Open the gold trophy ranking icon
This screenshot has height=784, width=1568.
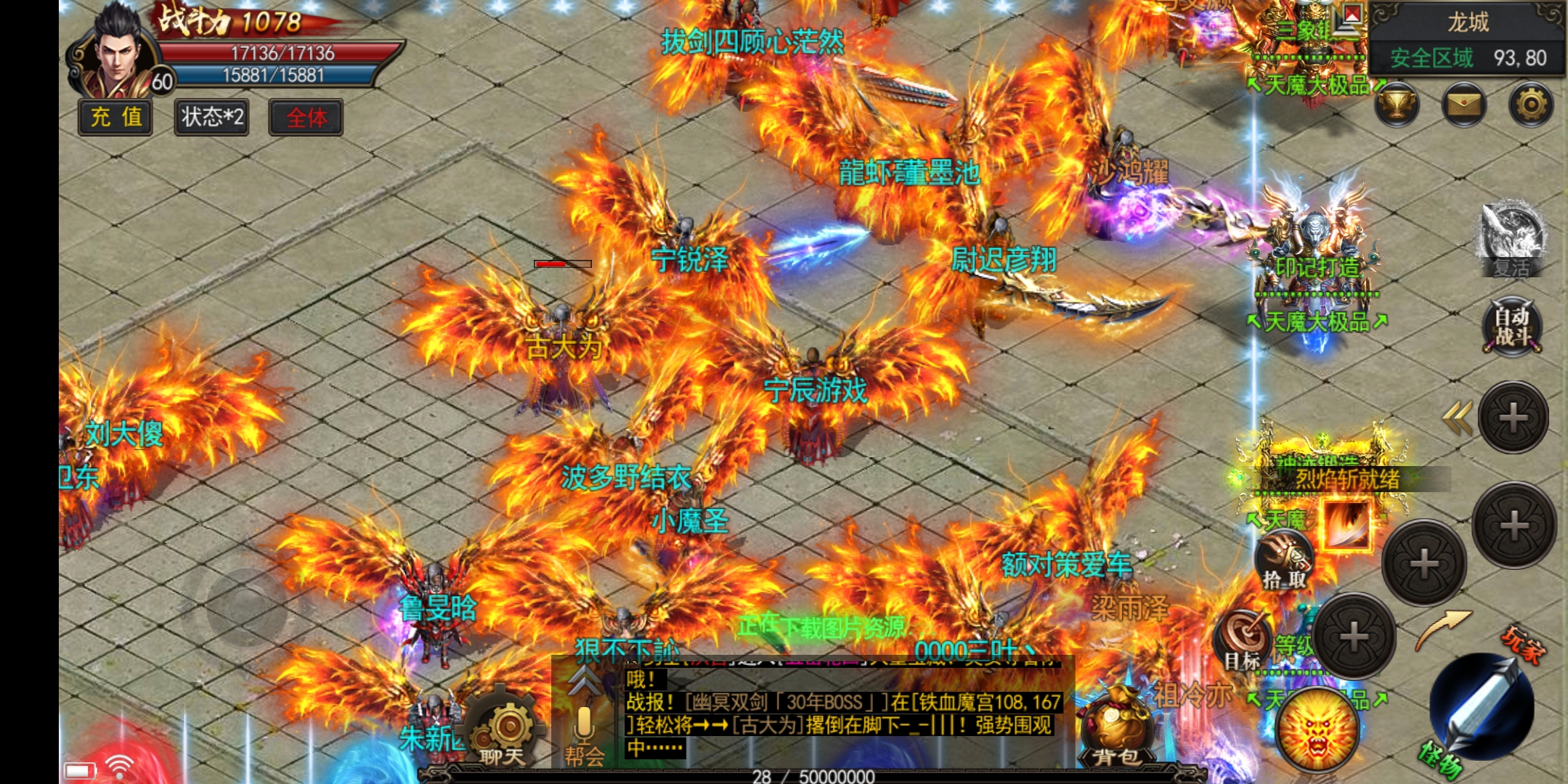(x=1397, y=106)
